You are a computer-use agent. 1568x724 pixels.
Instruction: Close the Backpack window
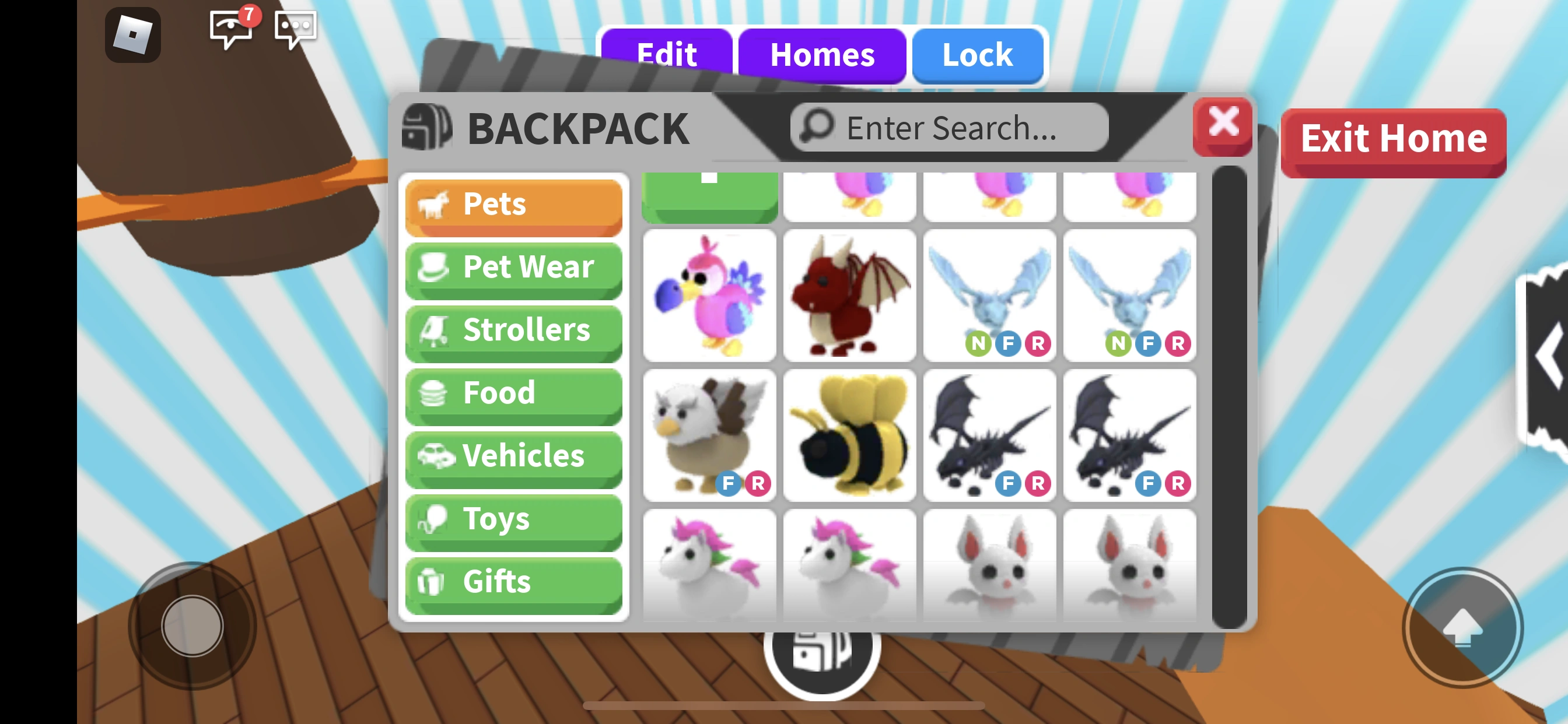[x=1223, y=125]
